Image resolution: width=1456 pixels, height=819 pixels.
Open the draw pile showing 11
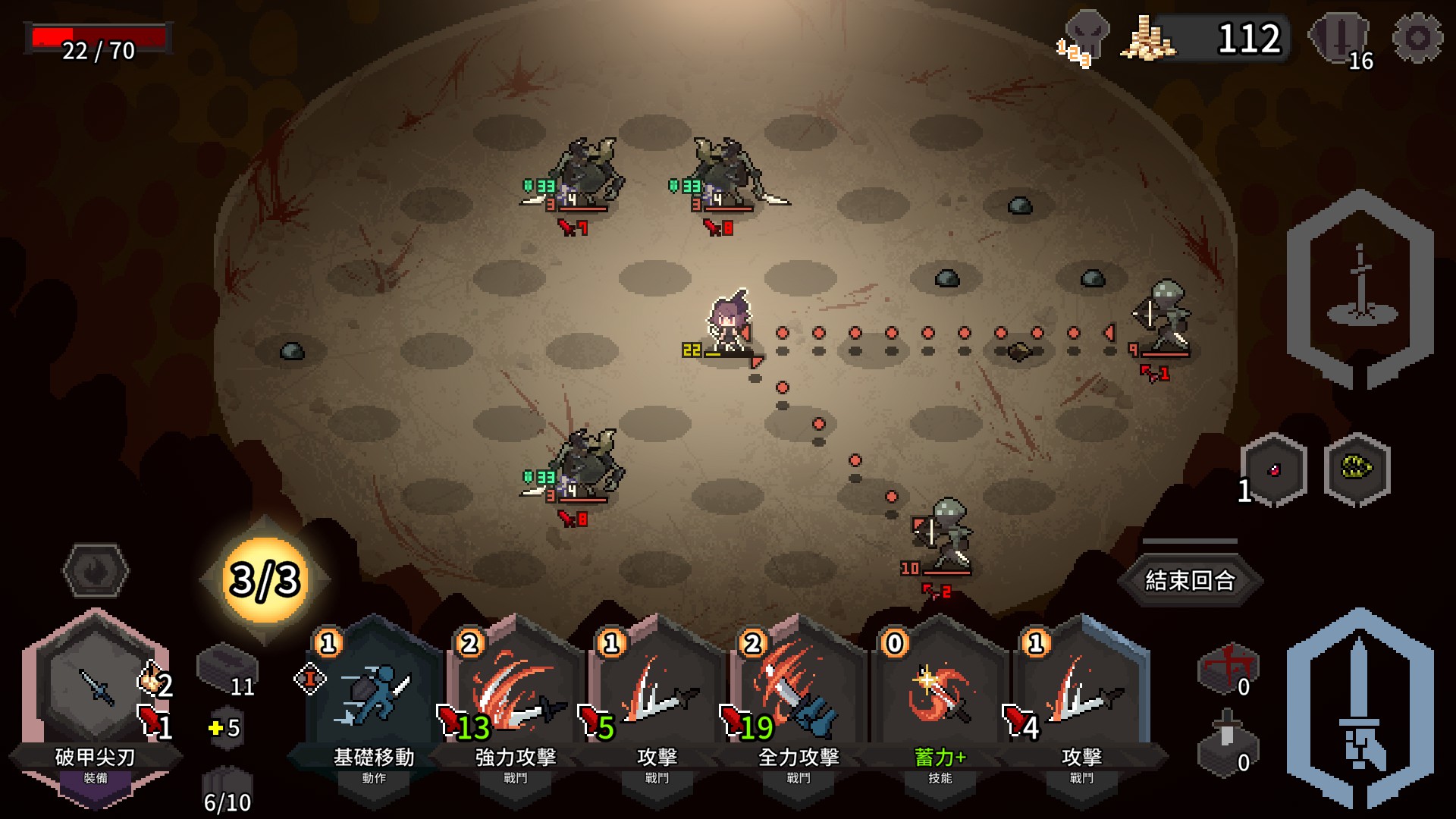click(227, 669)
